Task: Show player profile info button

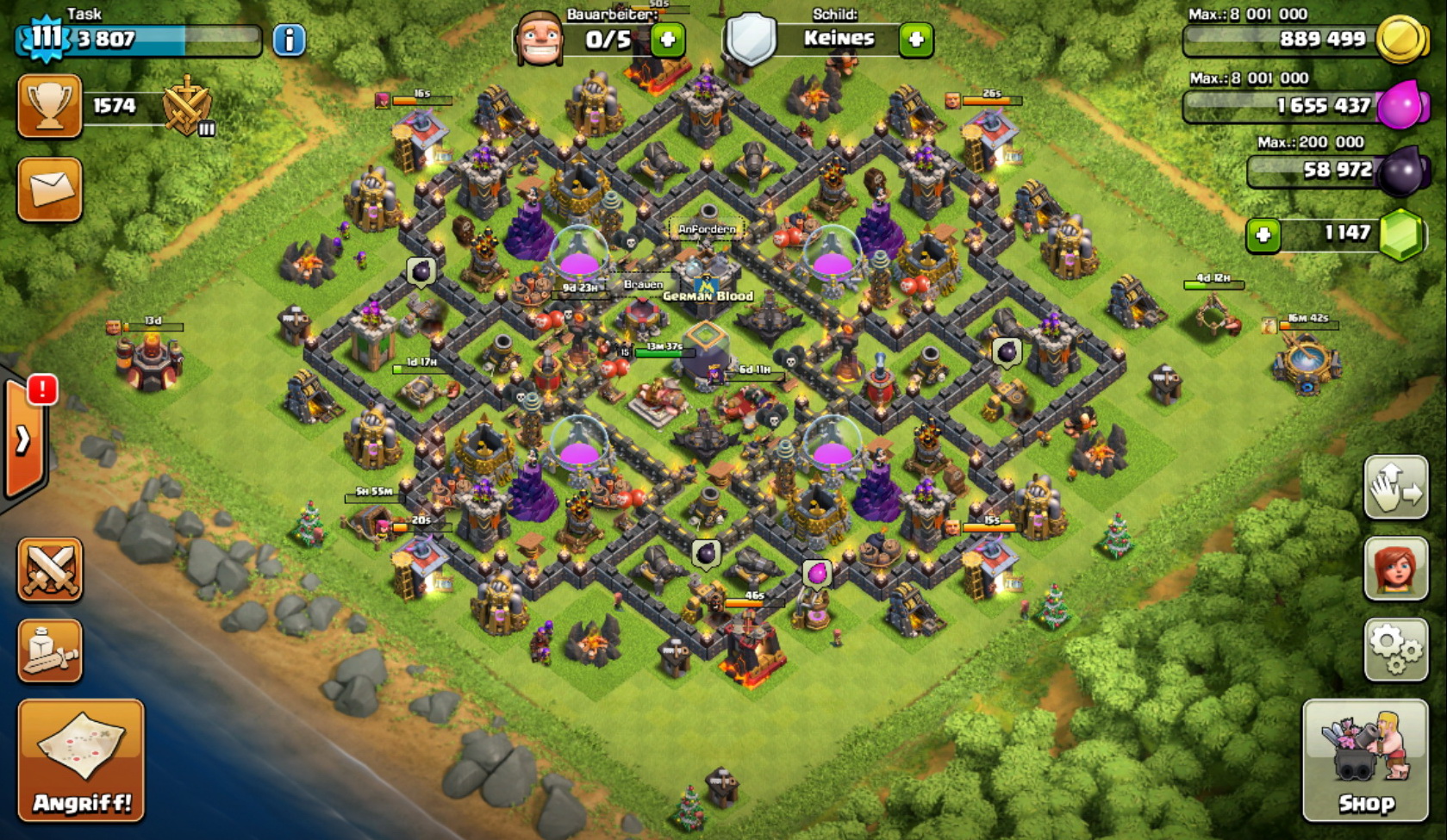Action: point(289,40)
